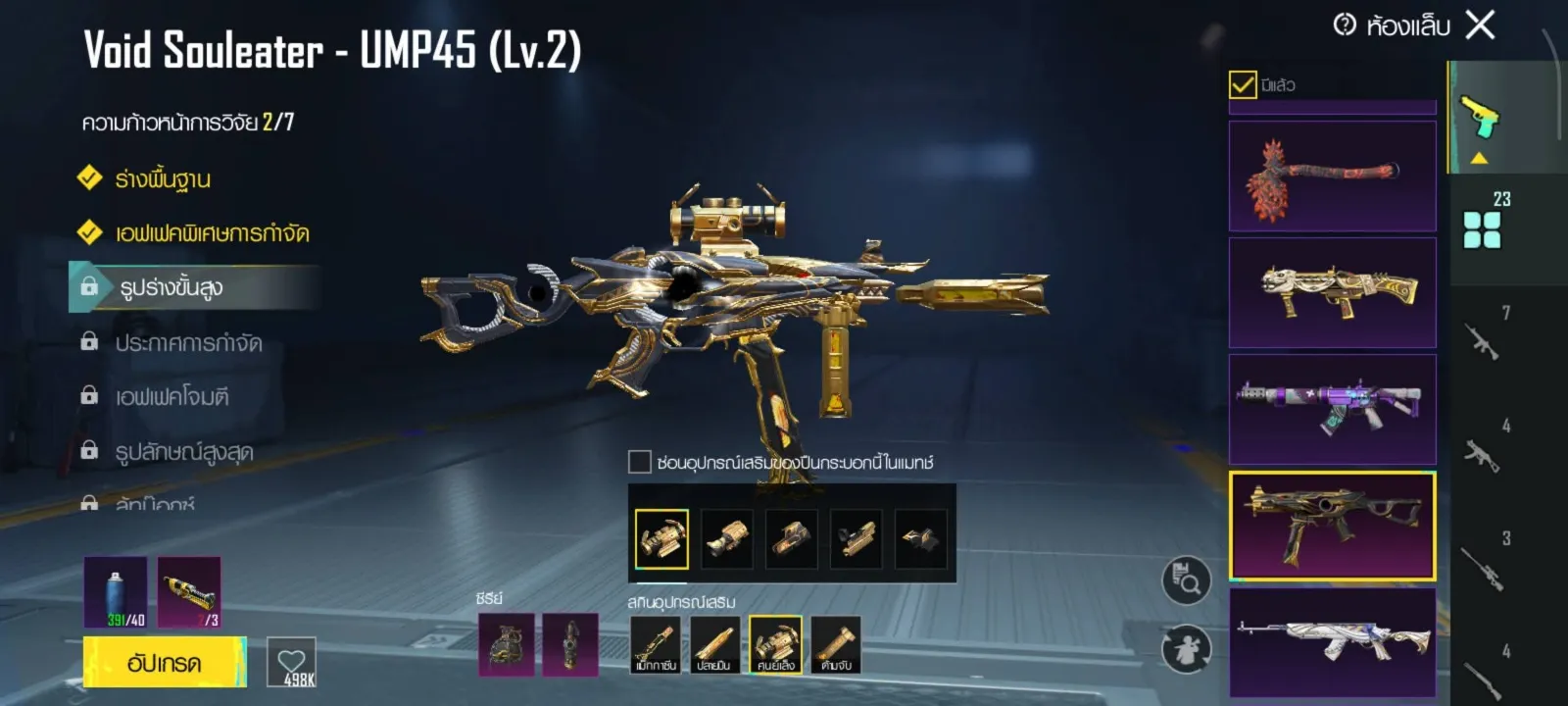View the series grenade skin thumbnail
The image size is (1568, 706).
507,644
